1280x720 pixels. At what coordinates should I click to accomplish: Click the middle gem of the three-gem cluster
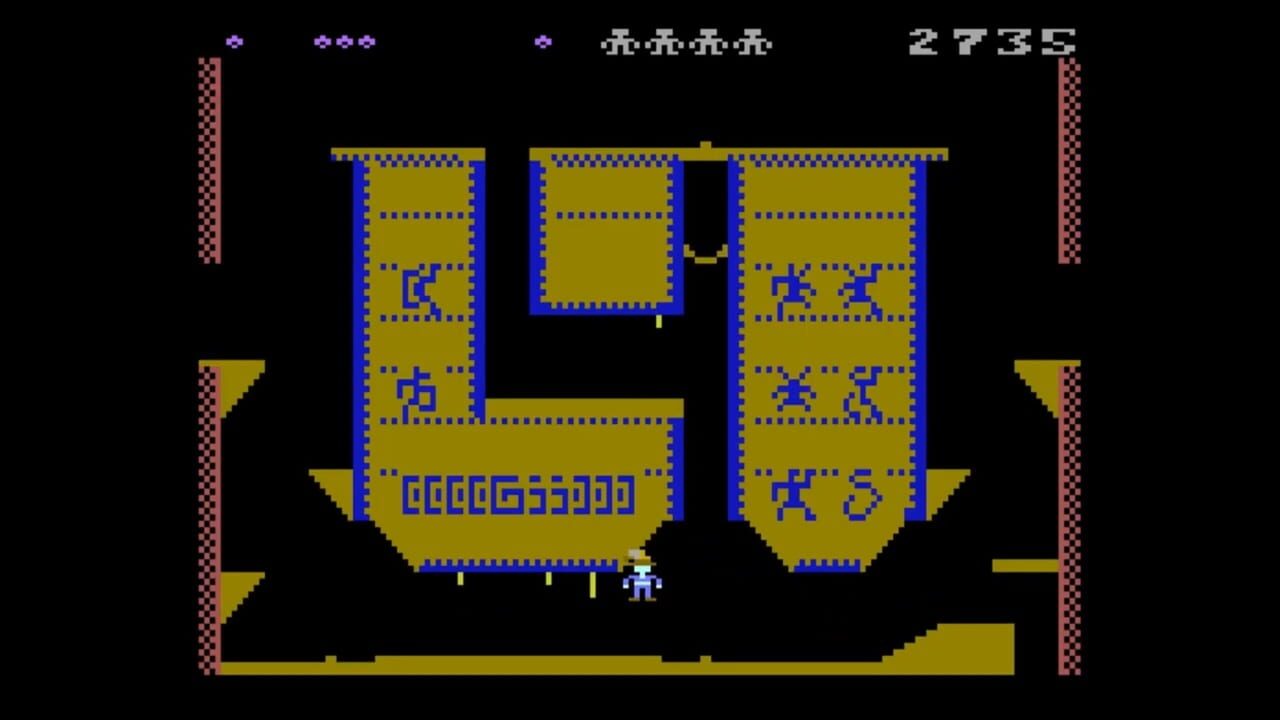tap(347, 42)
